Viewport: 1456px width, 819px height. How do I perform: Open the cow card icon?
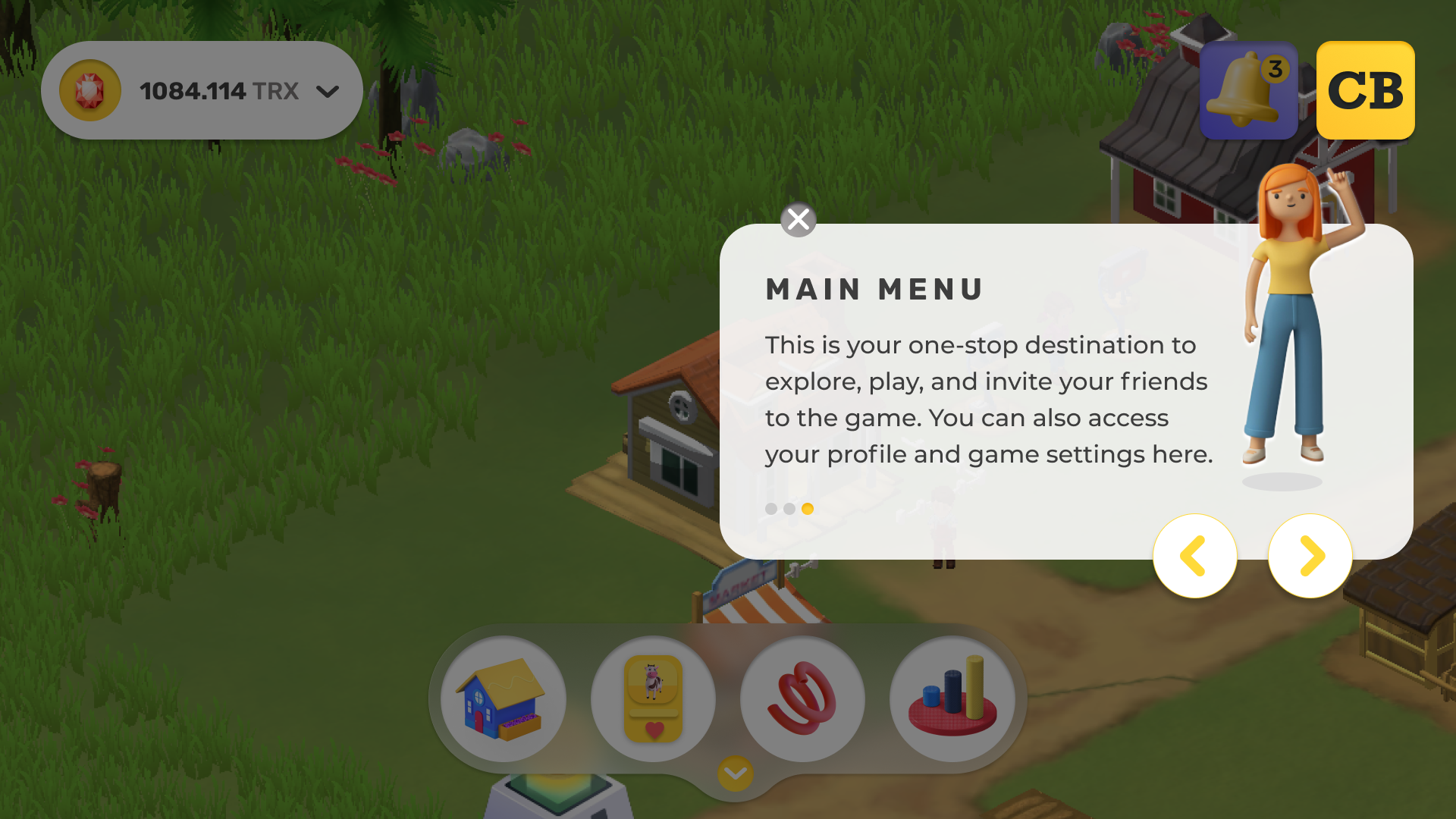(x=653, y=698)
